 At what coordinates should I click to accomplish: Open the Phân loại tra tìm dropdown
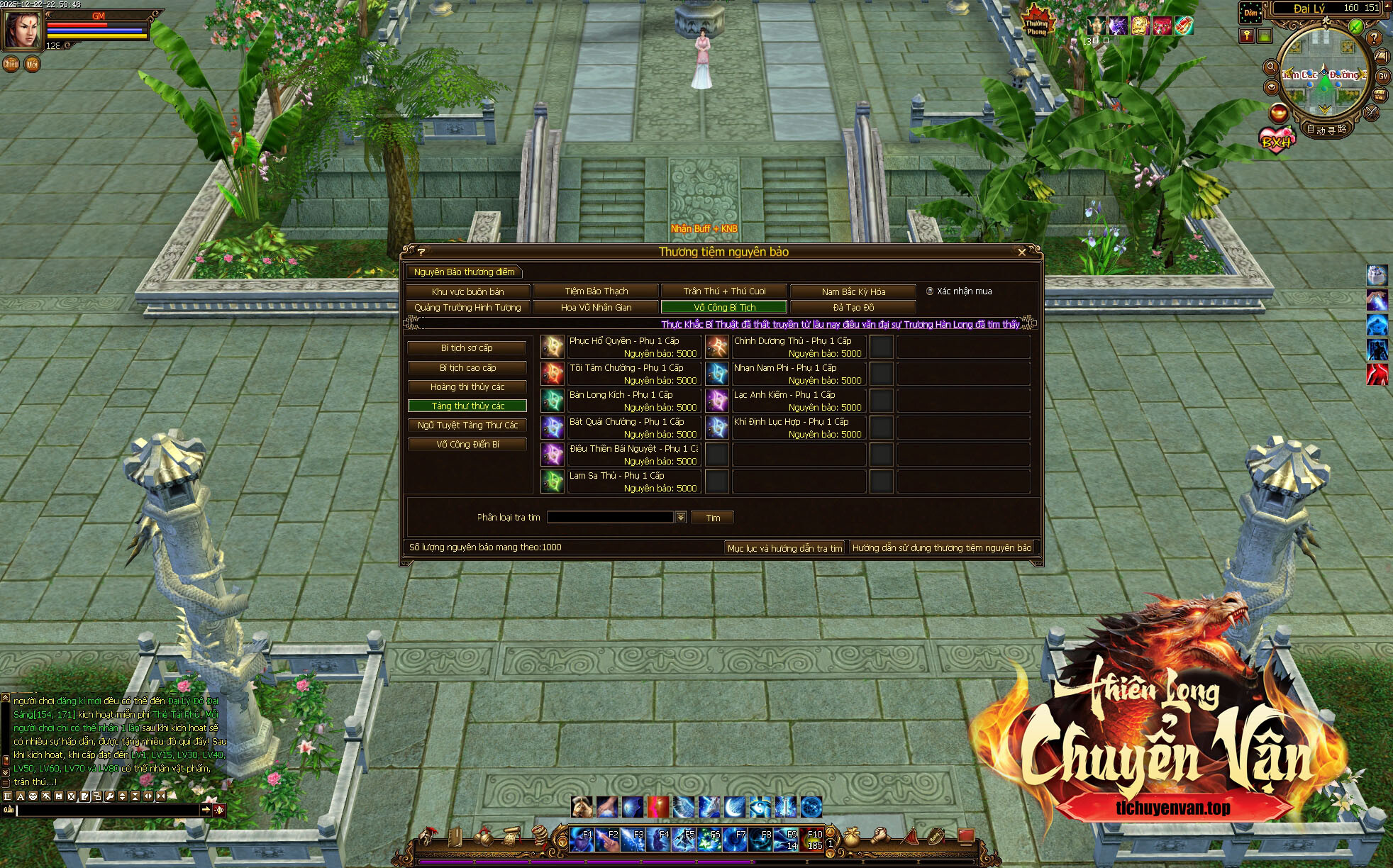click(681, 518)
